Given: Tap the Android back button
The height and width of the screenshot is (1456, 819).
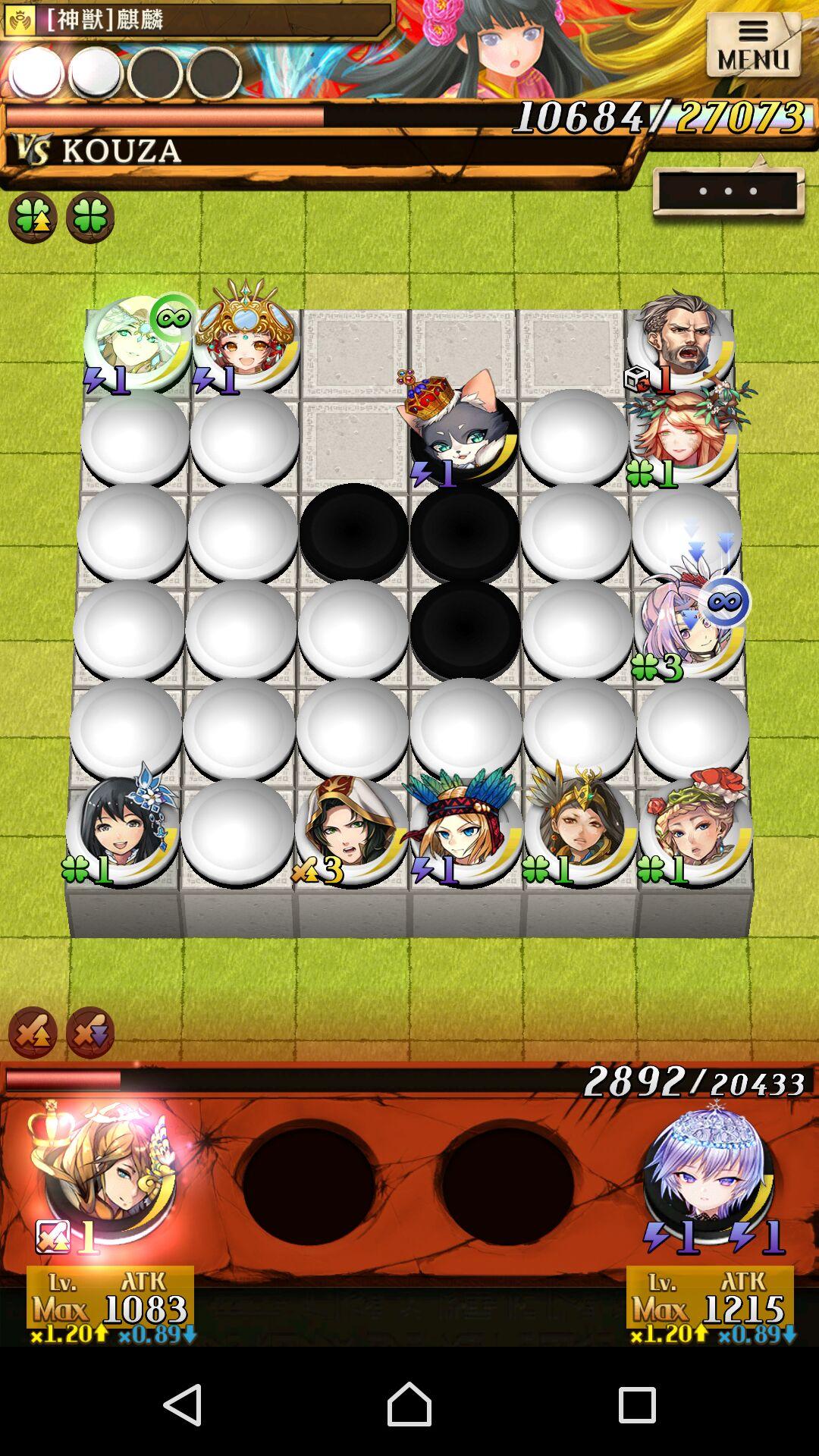Looking at the screenshot, I should click(x=183, y=1404).
